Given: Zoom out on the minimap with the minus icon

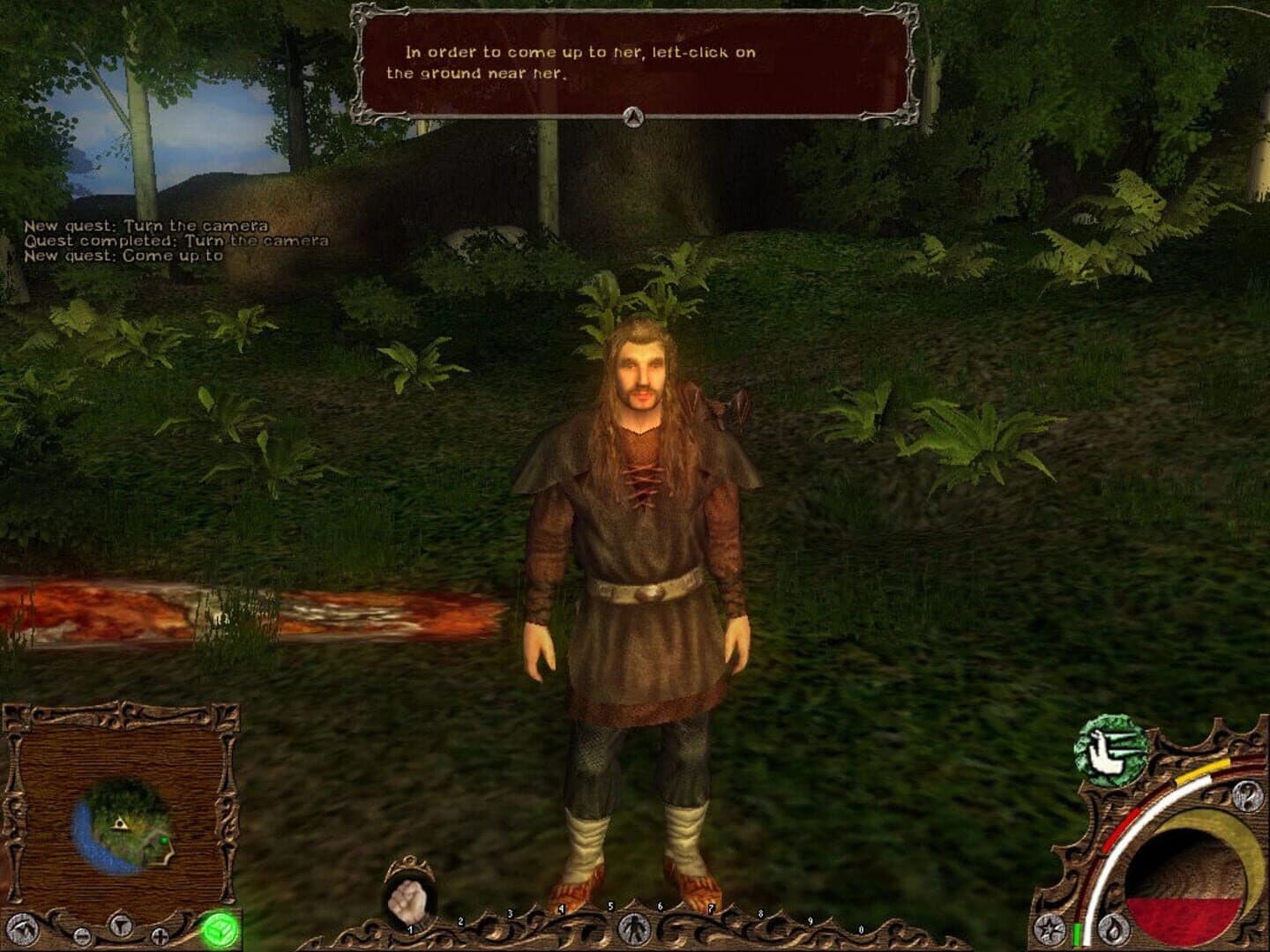Looking at the screenshot, I should (x=82, y=935).
